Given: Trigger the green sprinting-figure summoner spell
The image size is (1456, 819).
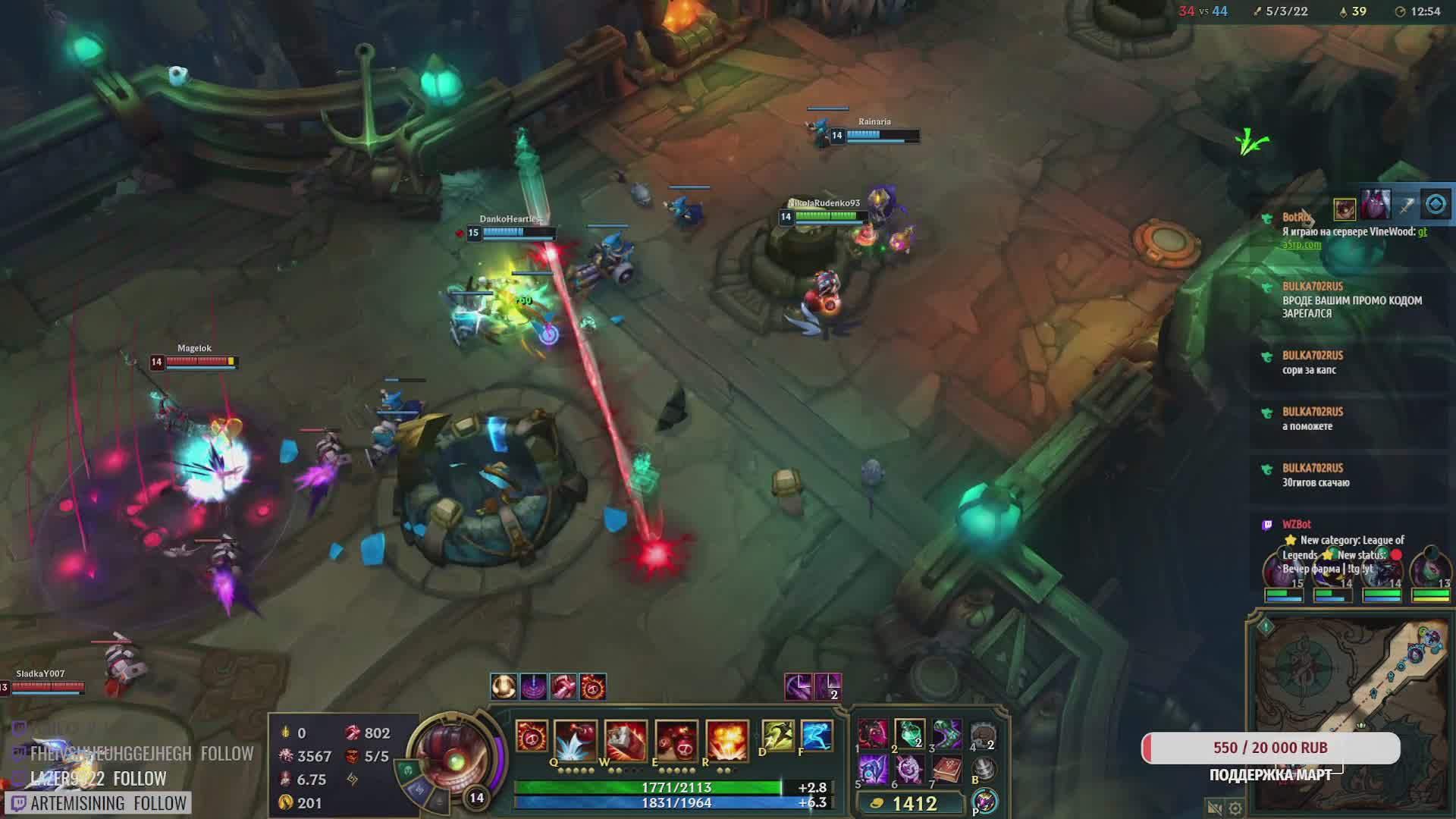Looking at the screenshot, I should point(777,736).
